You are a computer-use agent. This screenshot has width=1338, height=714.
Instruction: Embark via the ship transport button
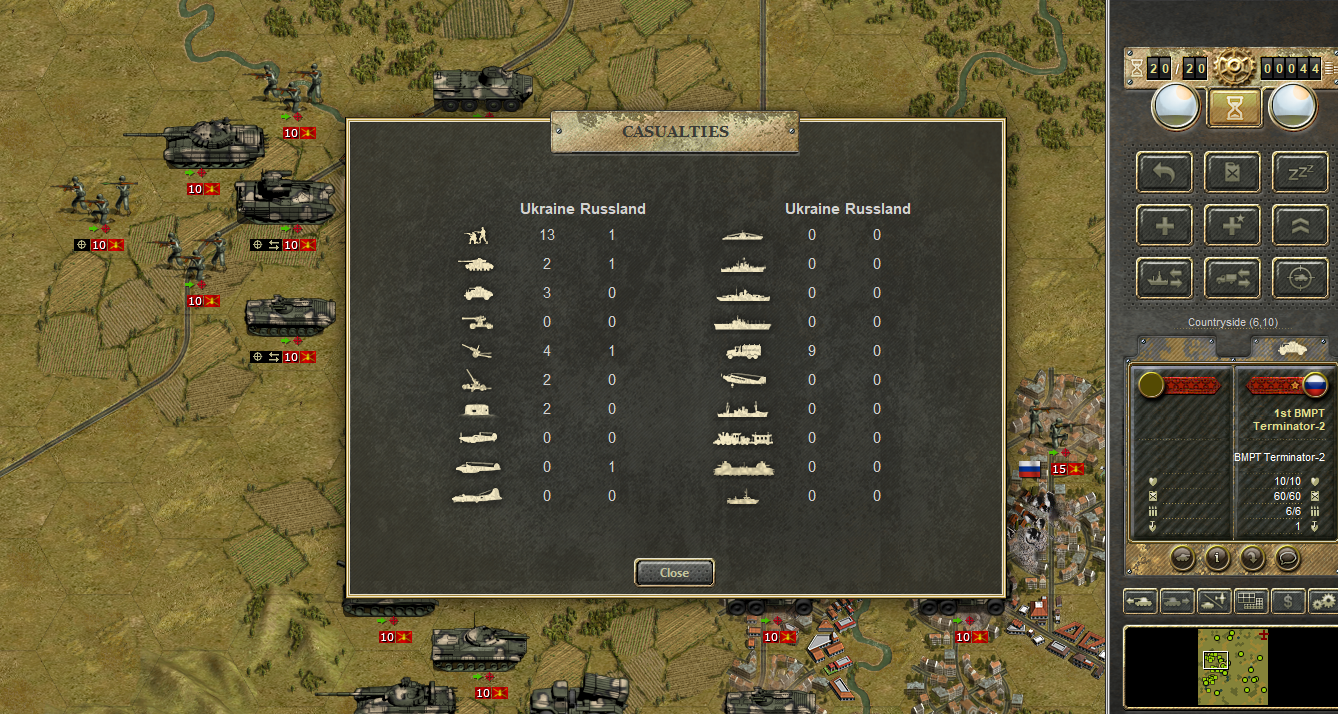[1165, 278]
